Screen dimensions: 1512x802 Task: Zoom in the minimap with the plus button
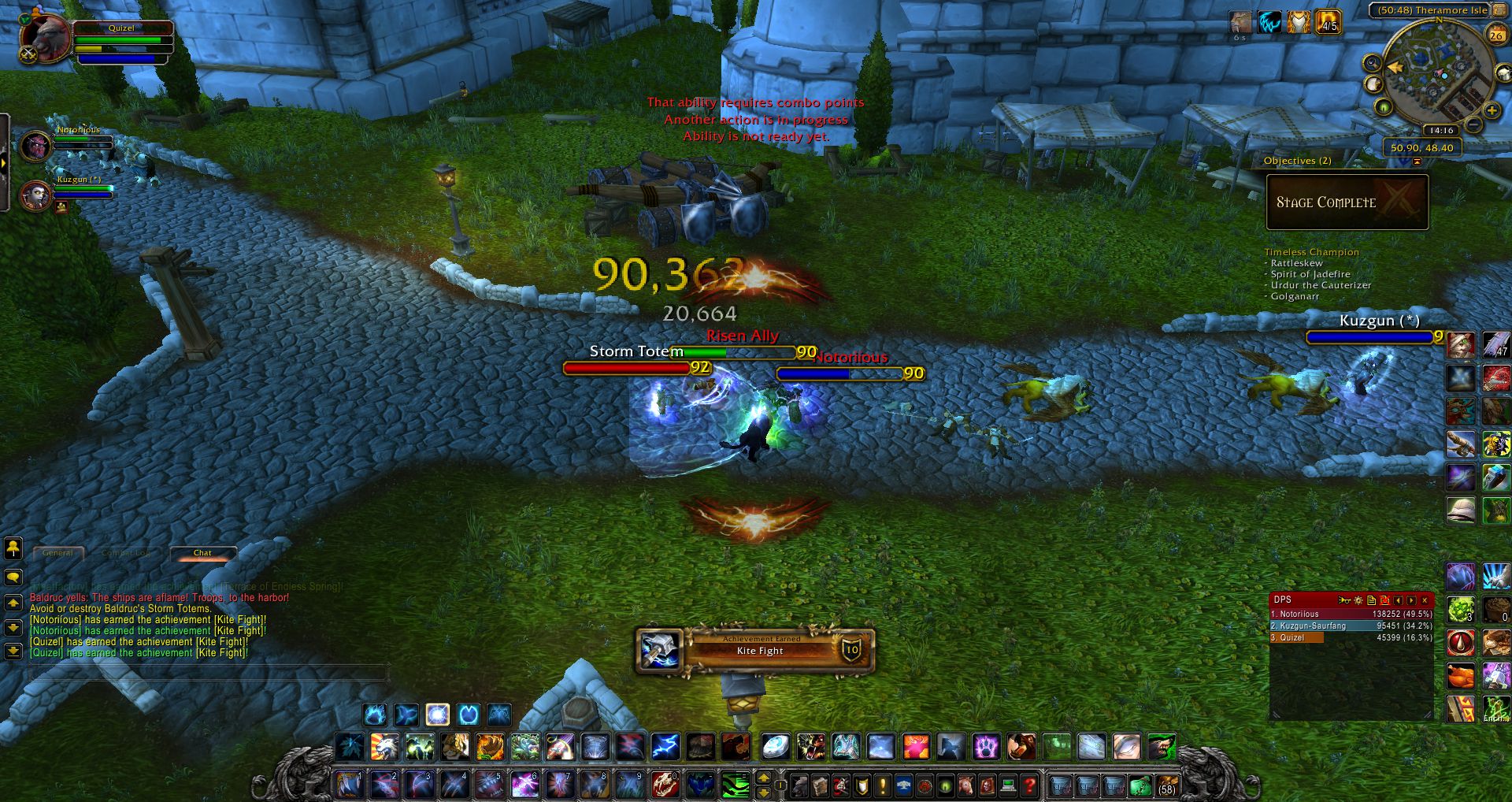[x=1491, y=111]
